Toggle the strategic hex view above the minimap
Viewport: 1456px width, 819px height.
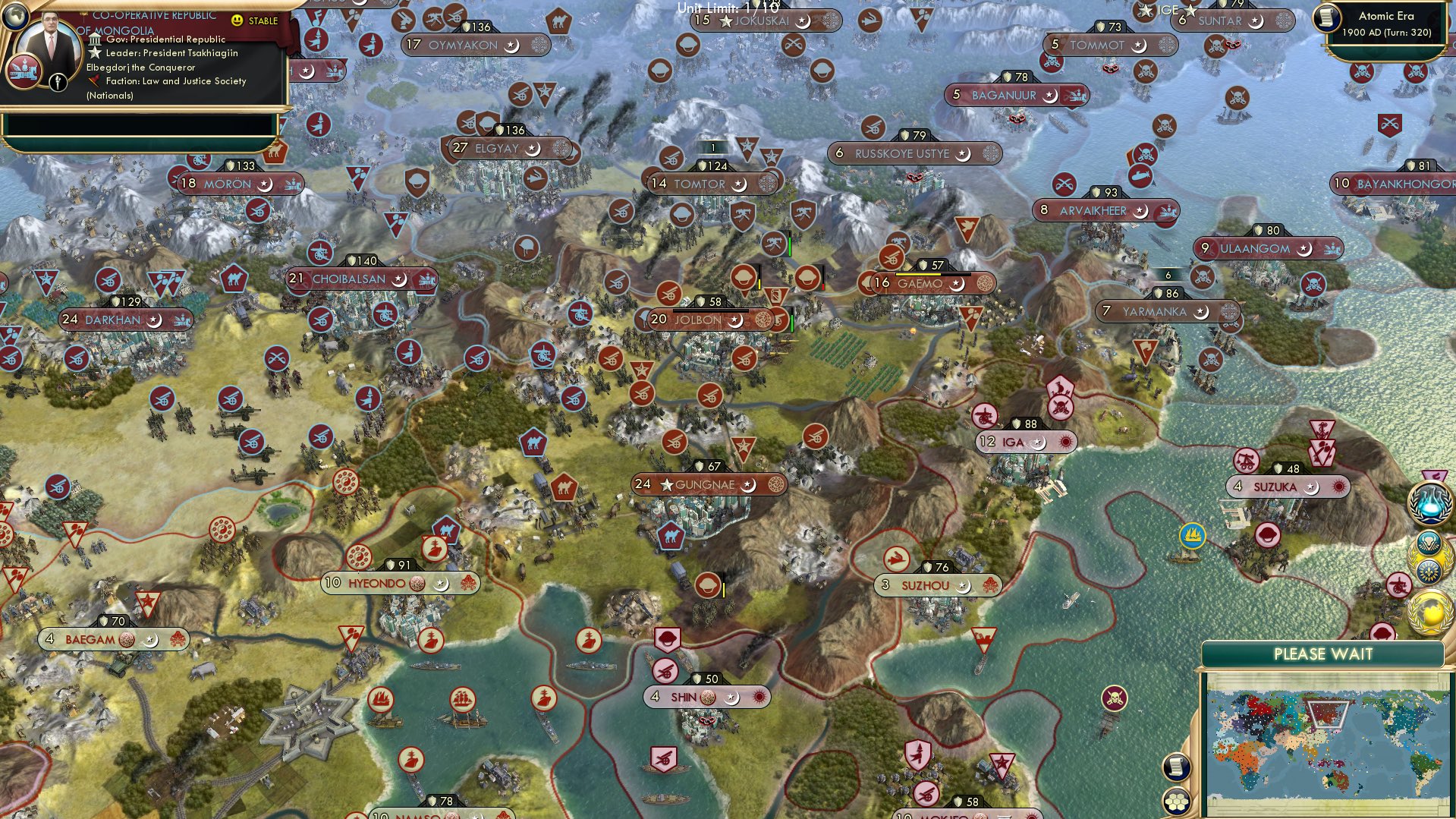(1175, 801)
